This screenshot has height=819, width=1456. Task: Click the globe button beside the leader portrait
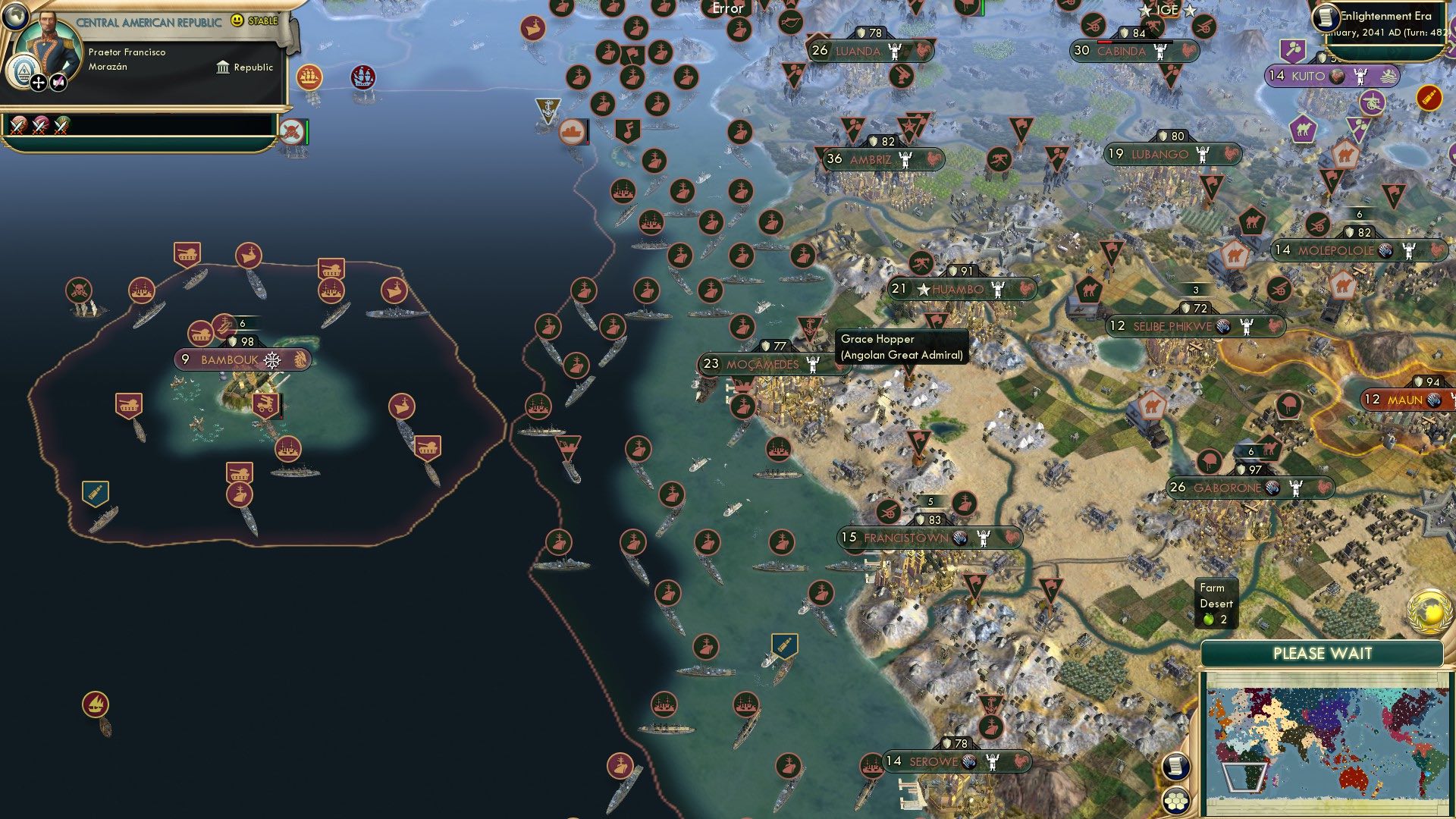pyautogui.click(x=14, y=18)
